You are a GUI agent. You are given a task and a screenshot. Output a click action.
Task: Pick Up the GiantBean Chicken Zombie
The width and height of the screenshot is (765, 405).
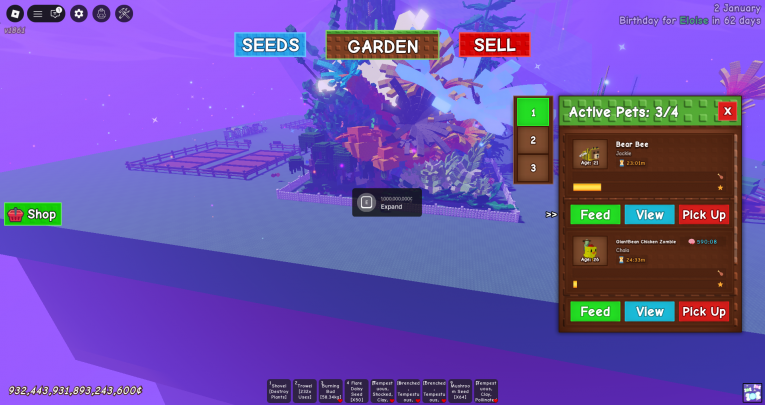point(704,311)
